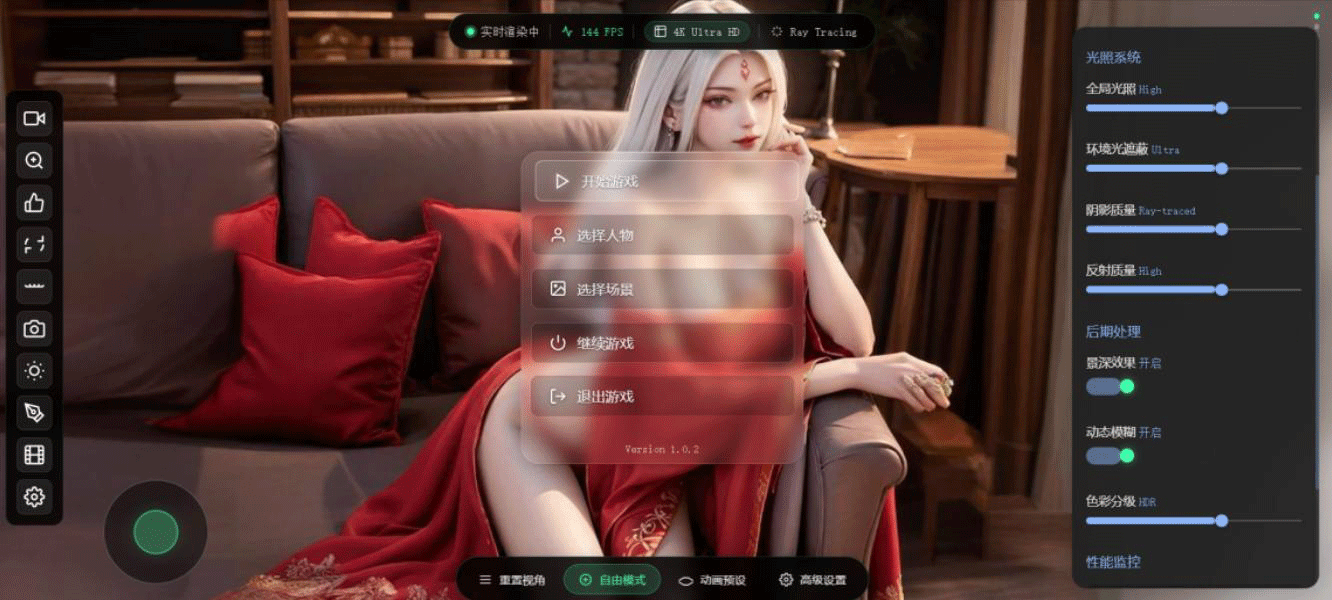Select 继续游戏 to continue the game
The image size is (1332, 600).
pos(662,343)
